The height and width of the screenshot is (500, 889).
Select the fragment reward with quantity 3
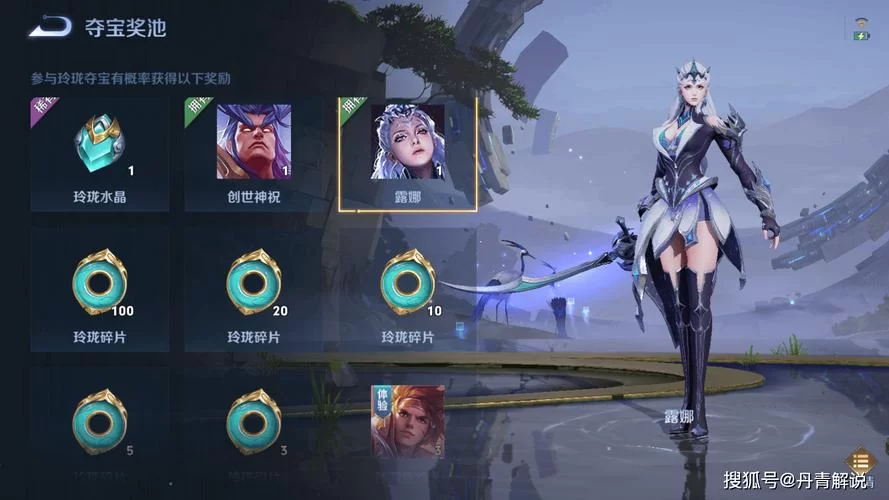[254, 425]
